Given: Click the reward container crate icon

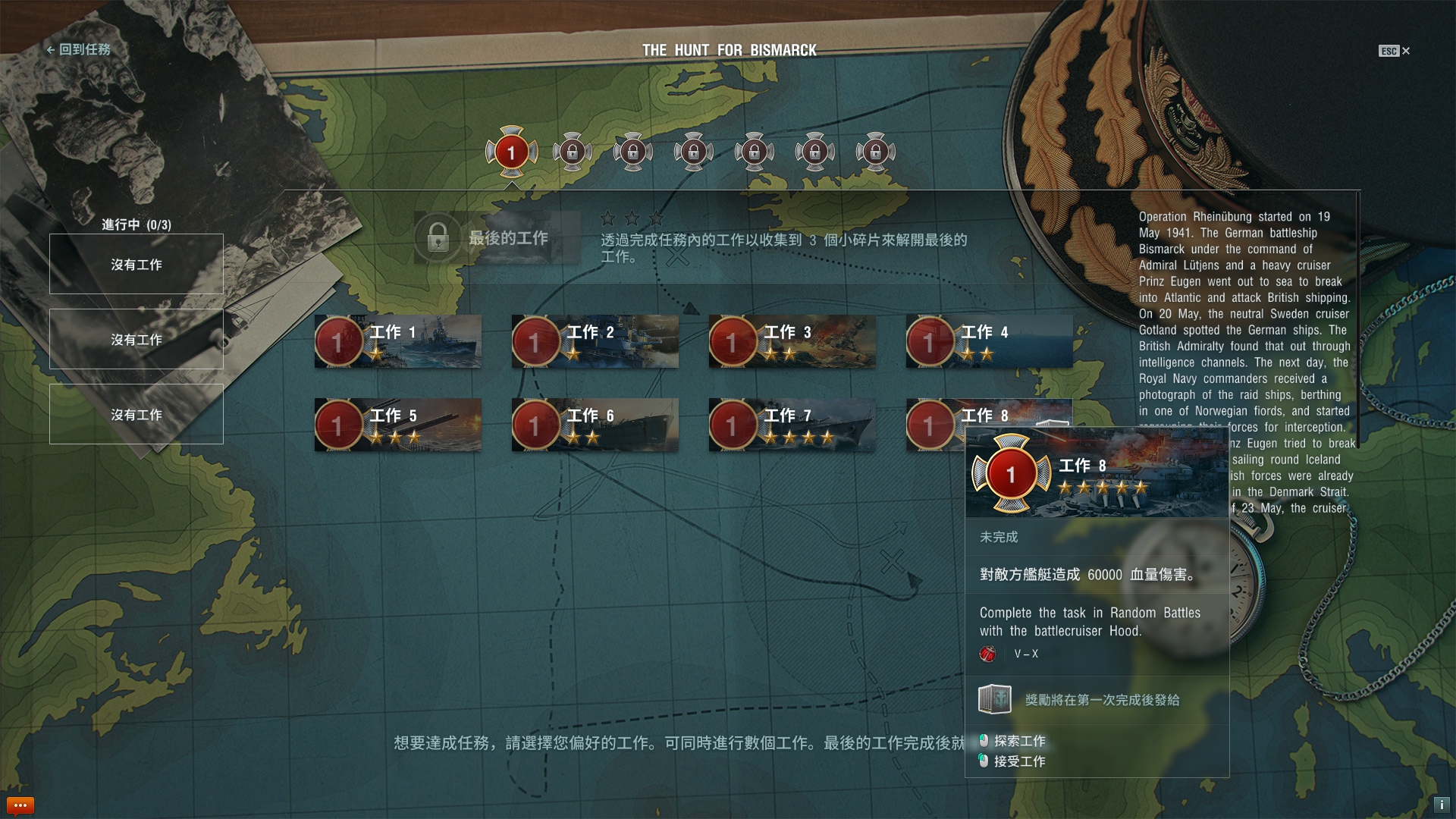Looking at the screenshot, I should coord(995,699).
